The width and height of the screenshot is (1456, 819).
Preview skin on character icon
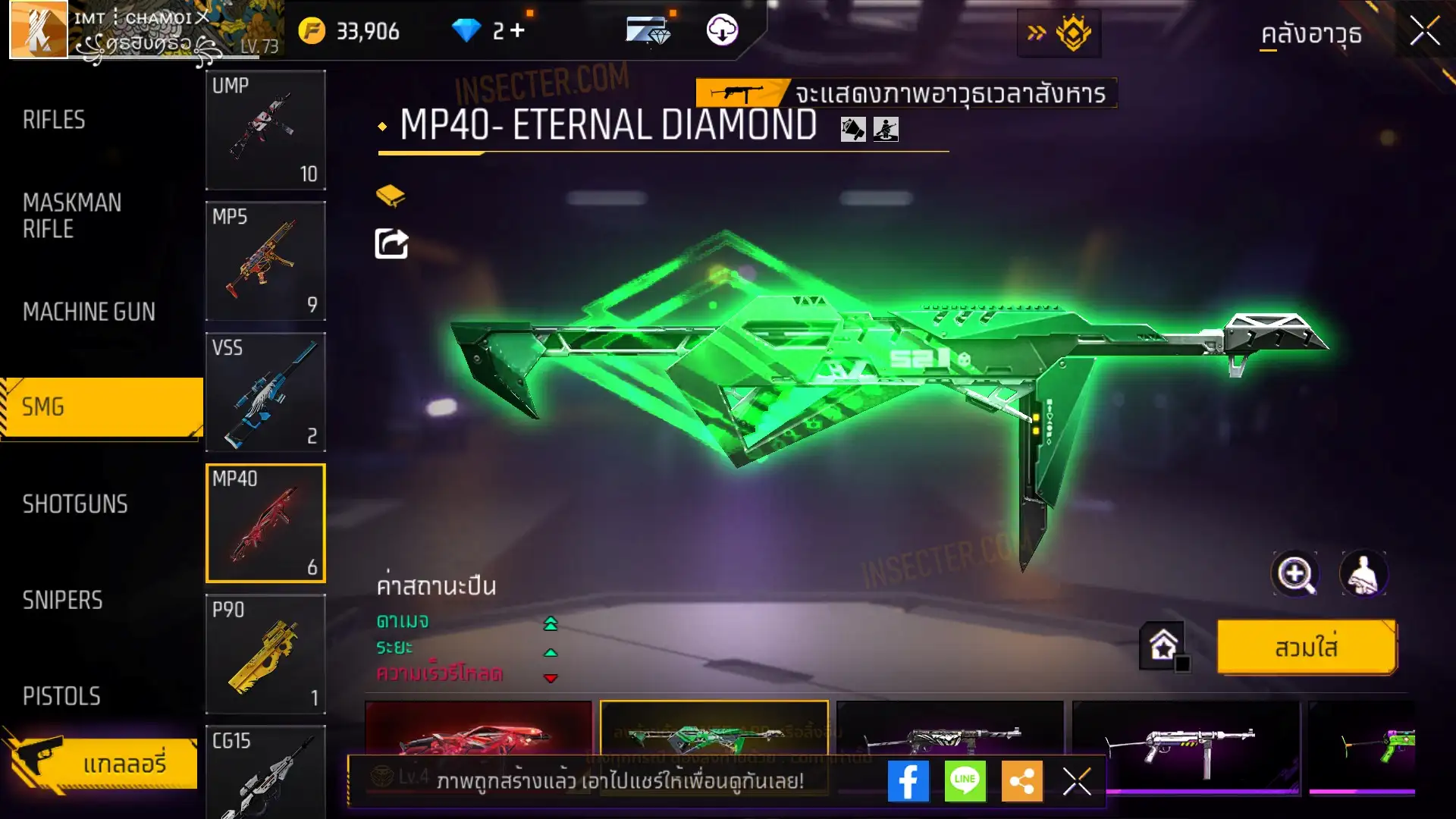1363,574
